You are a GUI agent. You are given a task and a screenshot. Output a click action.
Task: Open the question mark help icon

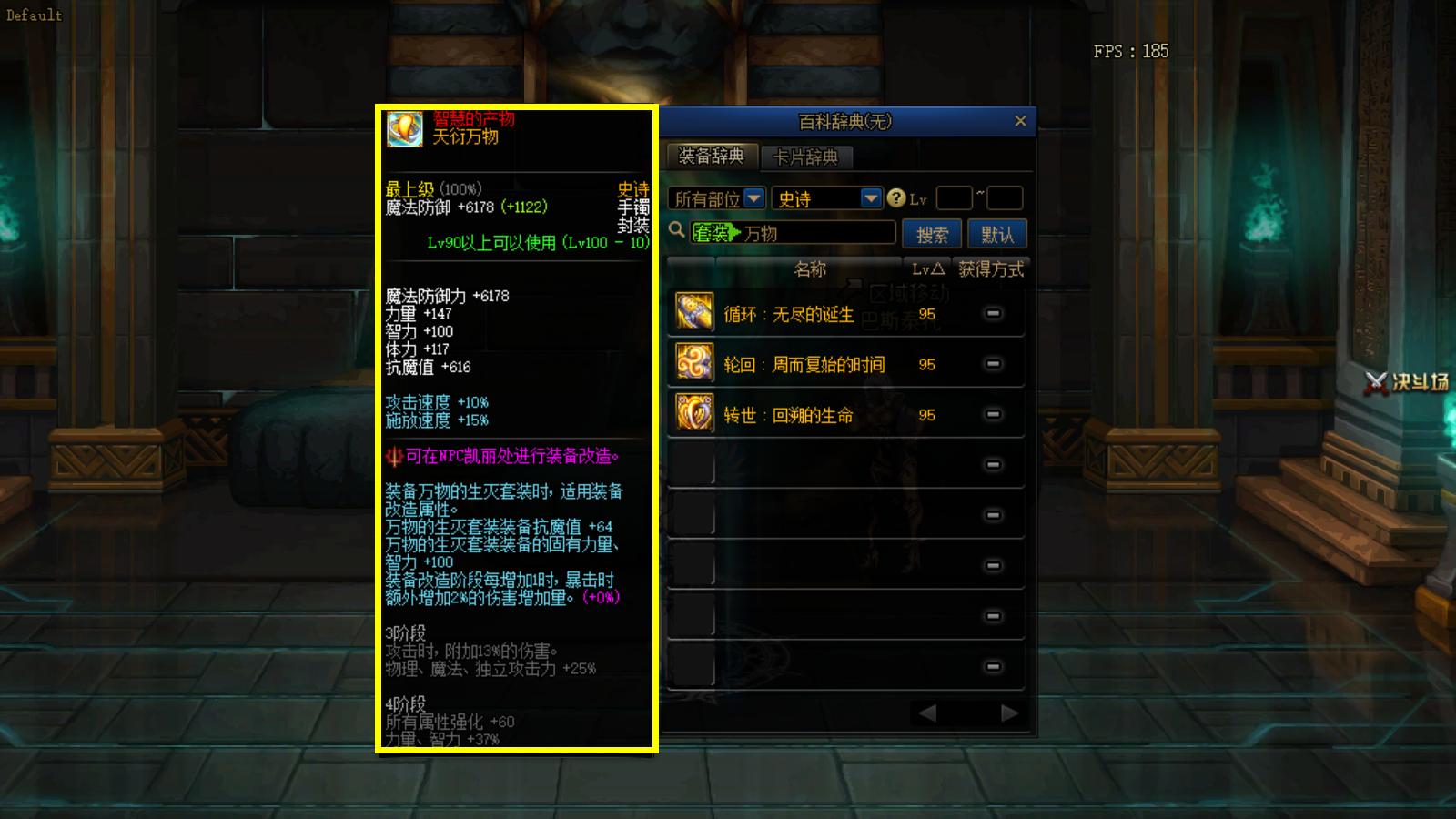[898, 197]
